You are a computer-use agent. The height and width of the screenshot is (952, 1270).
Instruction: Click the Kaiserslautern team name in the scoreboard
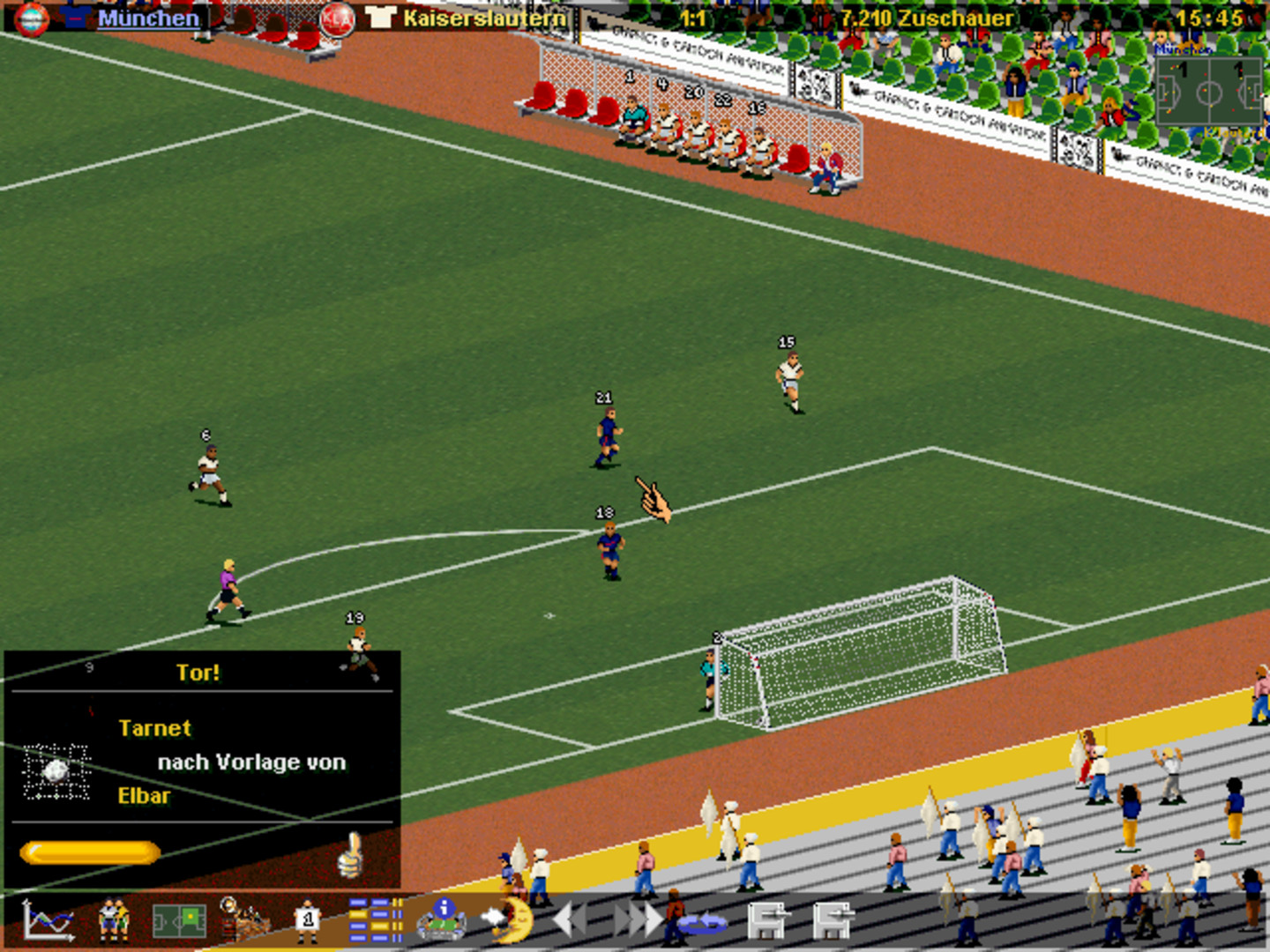click(x=484, y=16)
